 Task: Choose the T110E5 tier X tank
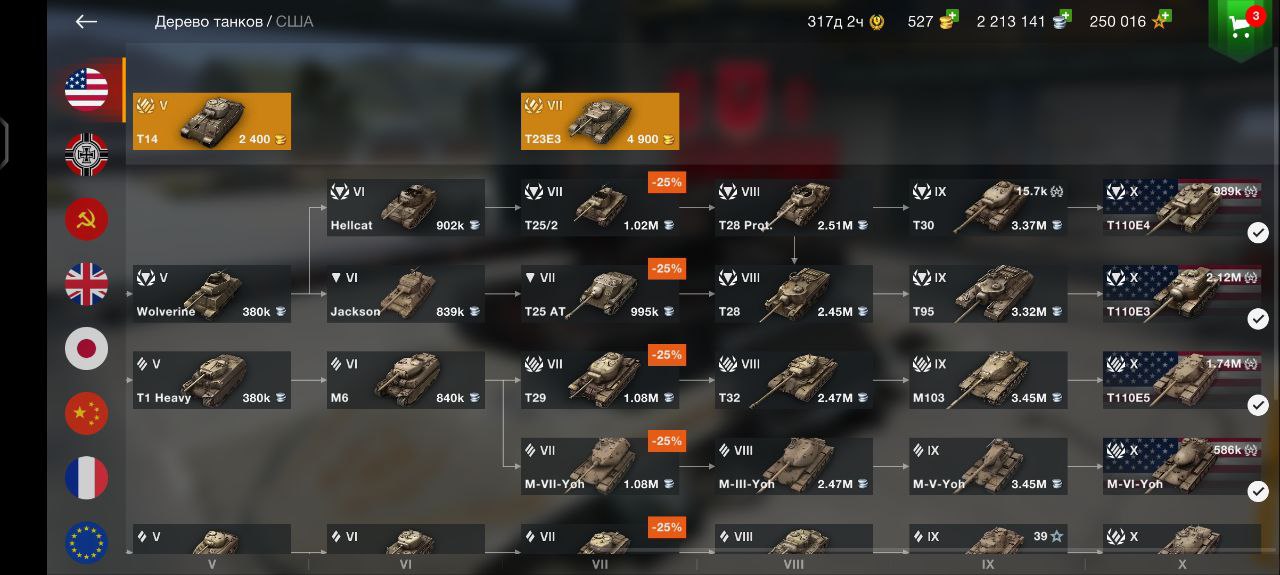pos(1182,380)
